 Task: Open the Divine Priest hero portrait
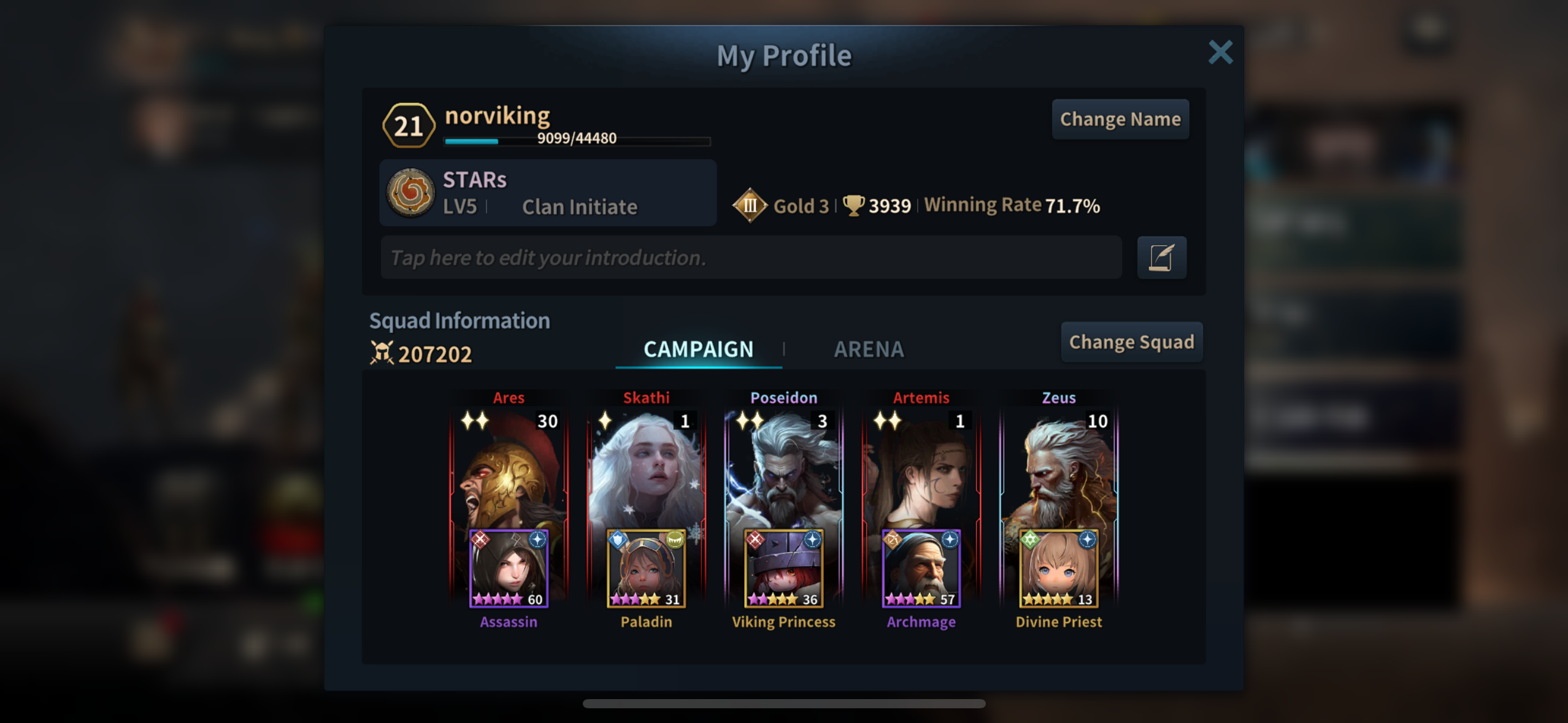pos(1058,568)
